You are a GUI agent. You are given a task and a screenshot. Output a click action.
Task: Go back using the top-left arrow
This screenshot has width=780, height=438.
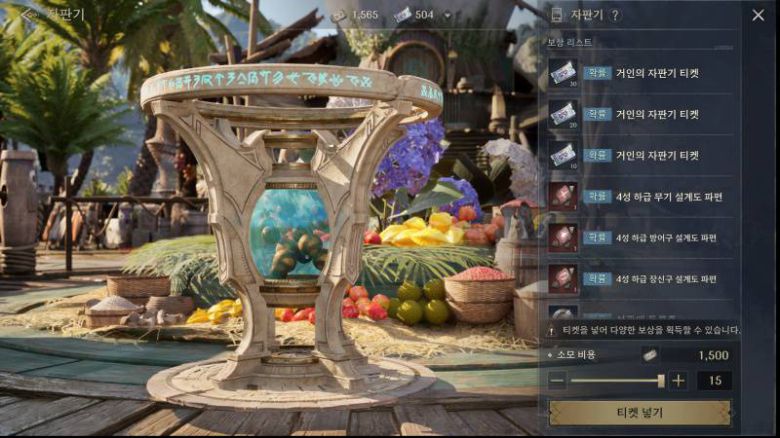coord(29,15)
